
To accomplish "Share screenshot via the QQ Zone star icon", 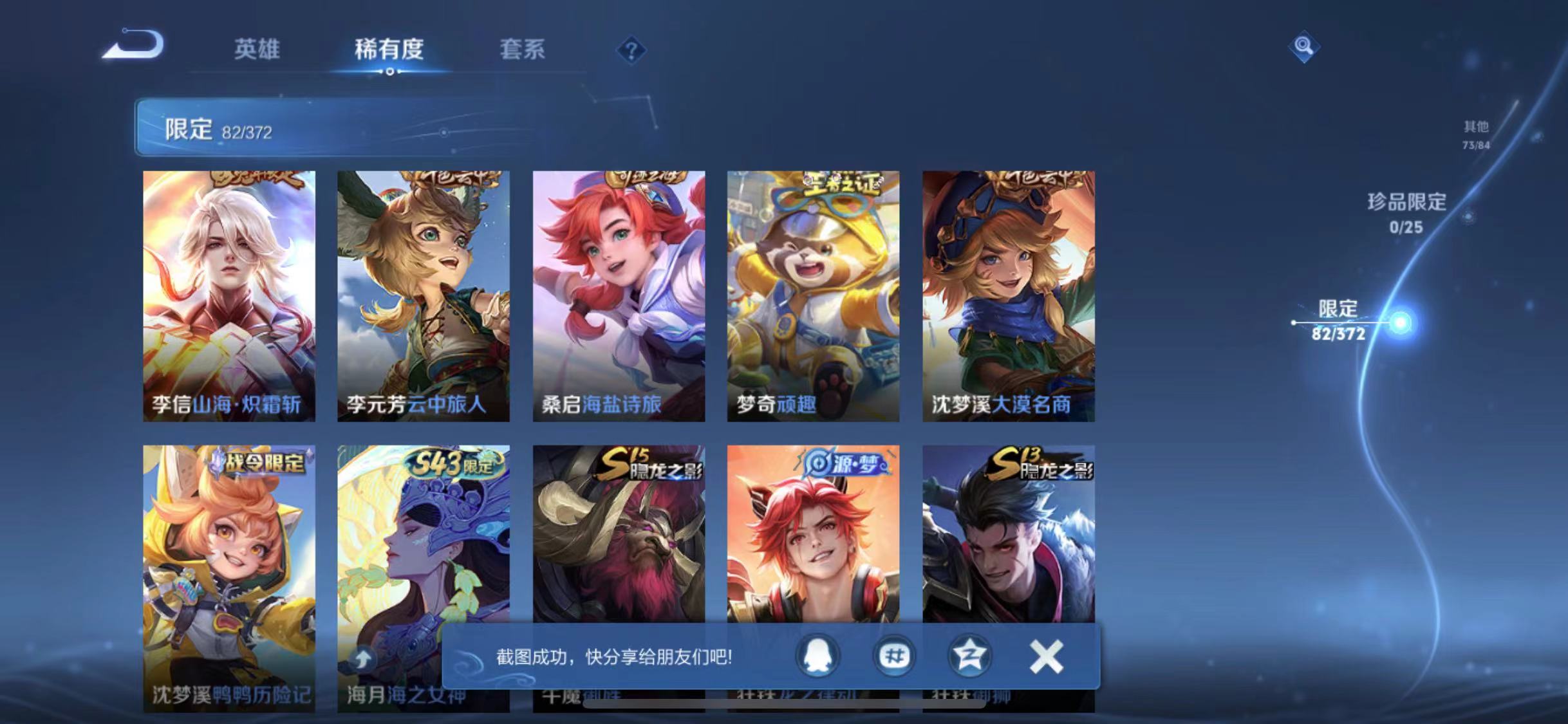I will pyautogui.click(x=969, y=656).
